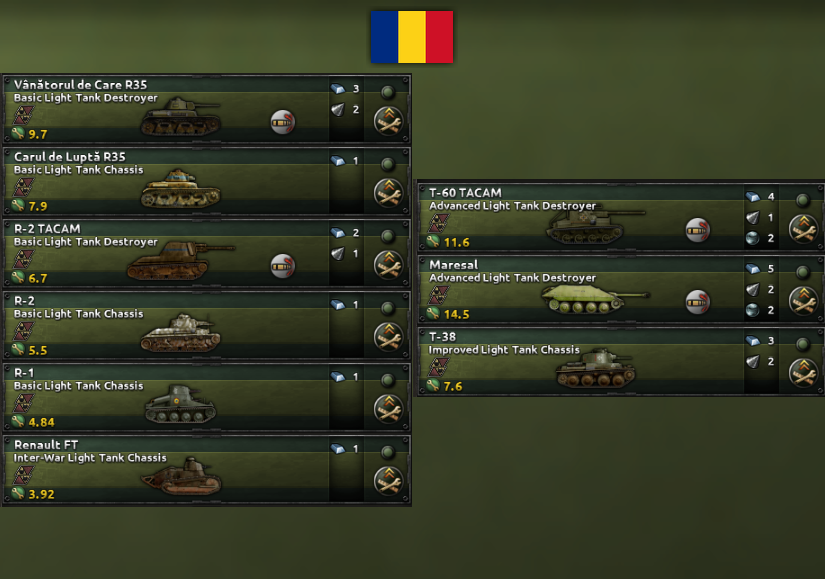Image resolution: width=825 pixels, height=579 pixels.
Task: Select the T-38 improved light tank
Action: click(x=580, y=361)
